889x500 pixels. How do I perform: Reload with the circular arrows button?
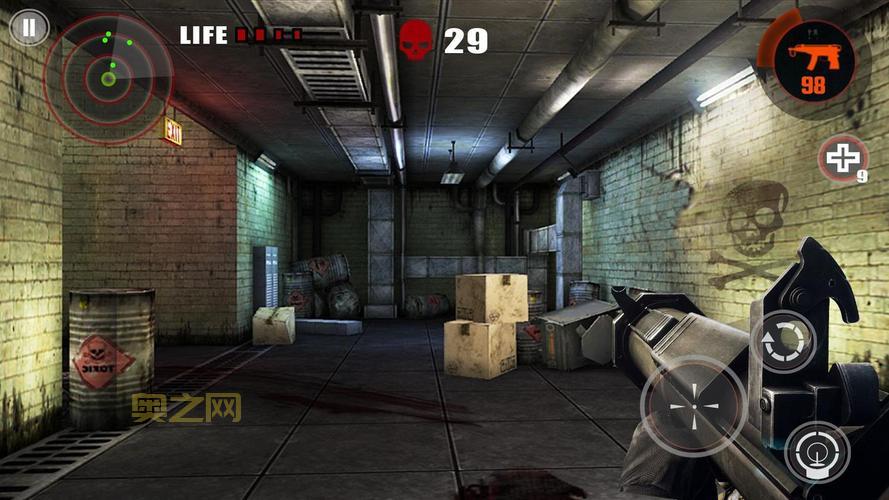point(783,342)
